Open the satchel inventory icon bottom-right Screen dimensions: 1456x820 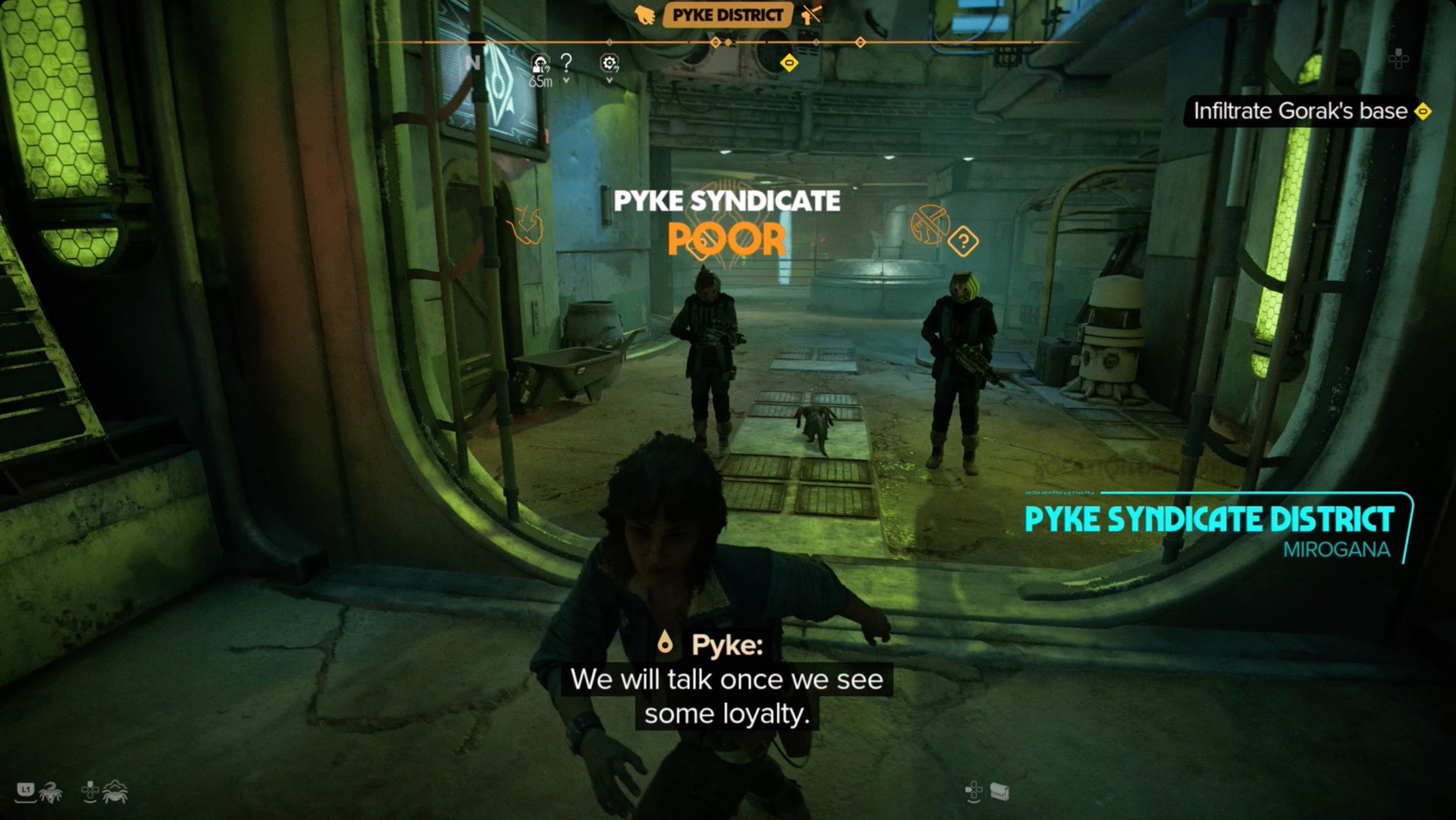click(999, 791)
